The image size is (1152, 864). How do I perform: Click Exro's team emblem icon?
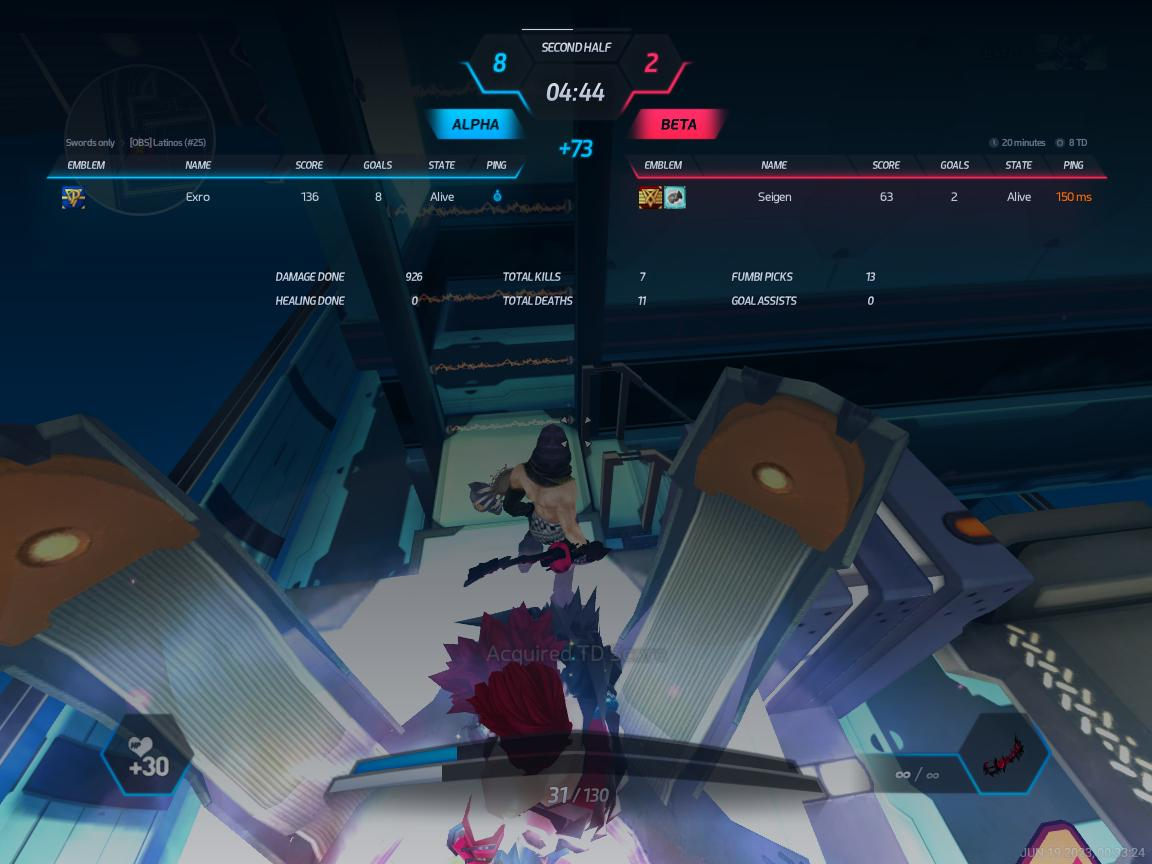(73, 197)
